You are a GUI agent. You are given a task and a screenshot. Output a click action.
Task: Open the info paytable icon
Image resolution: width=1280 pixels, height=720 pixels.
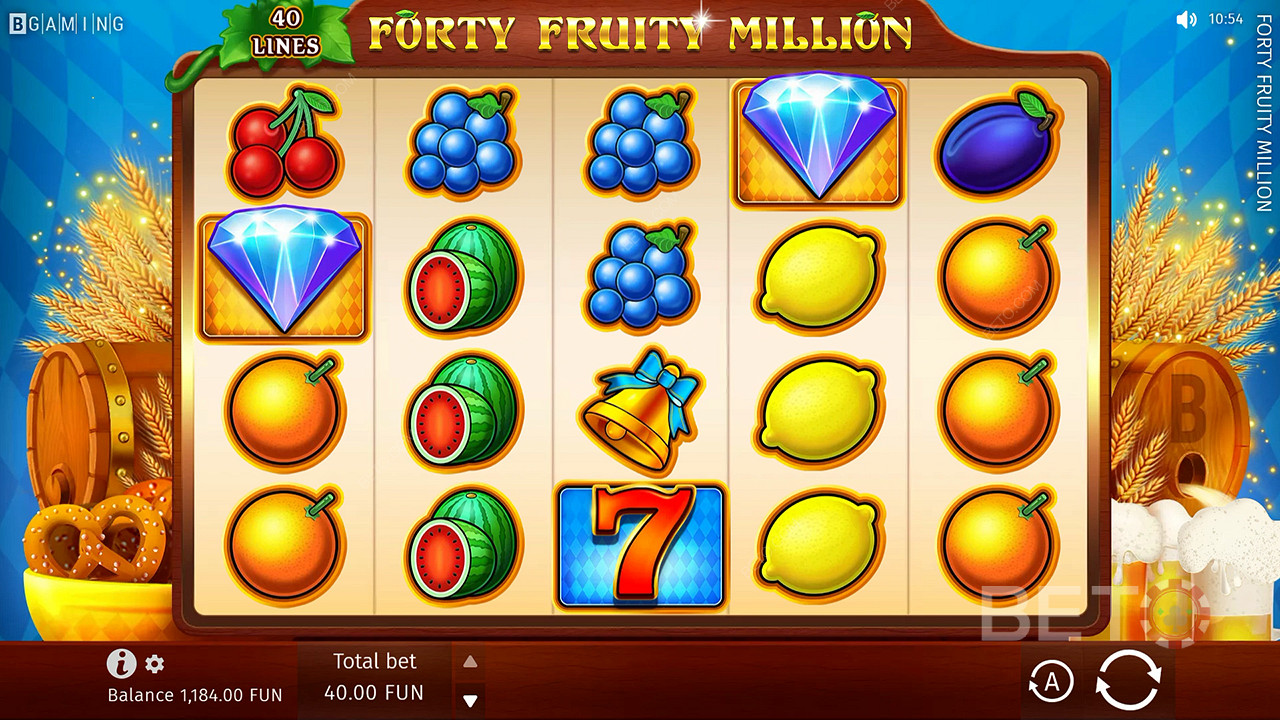[x=121, y=663]
